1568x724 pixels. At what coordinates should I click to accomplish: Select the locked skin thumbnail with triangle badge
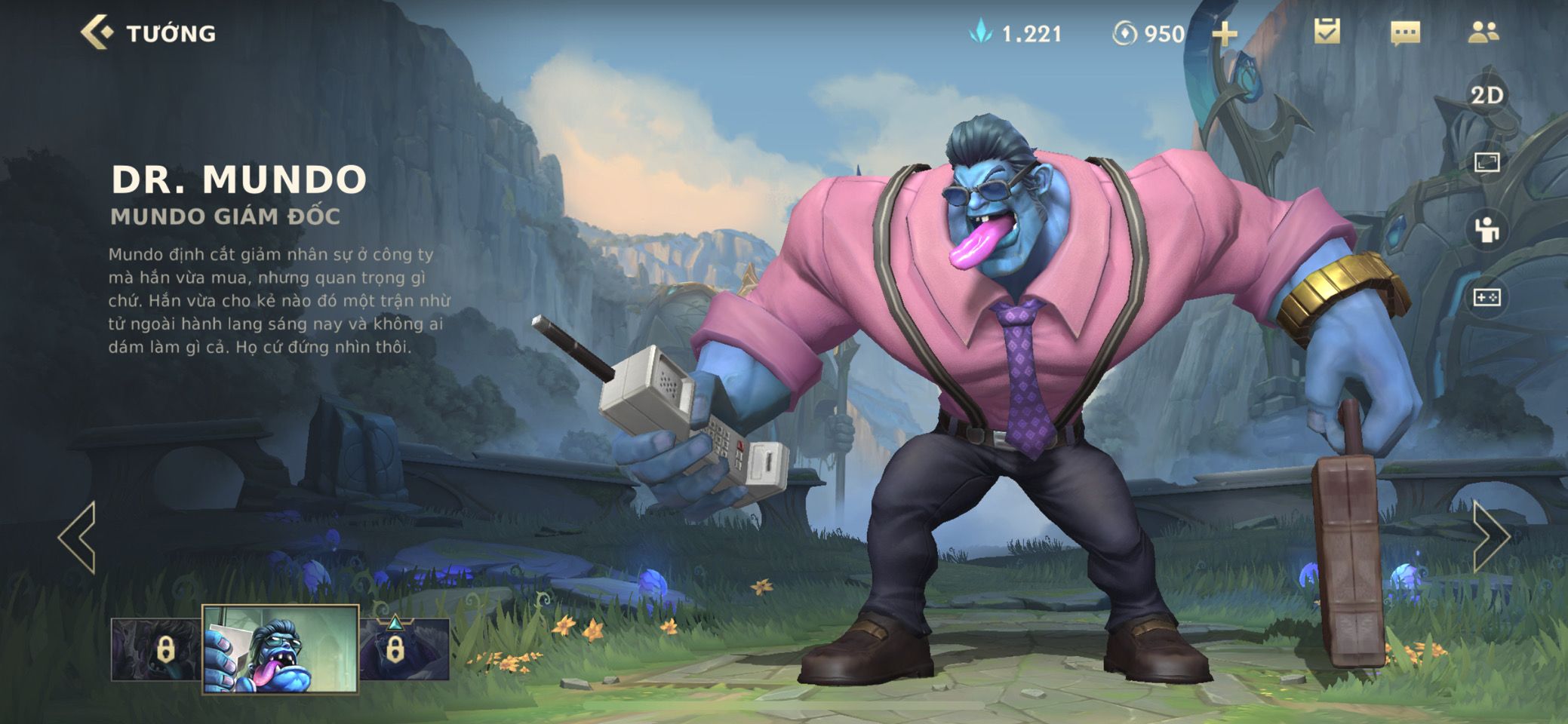coord(404,649)
